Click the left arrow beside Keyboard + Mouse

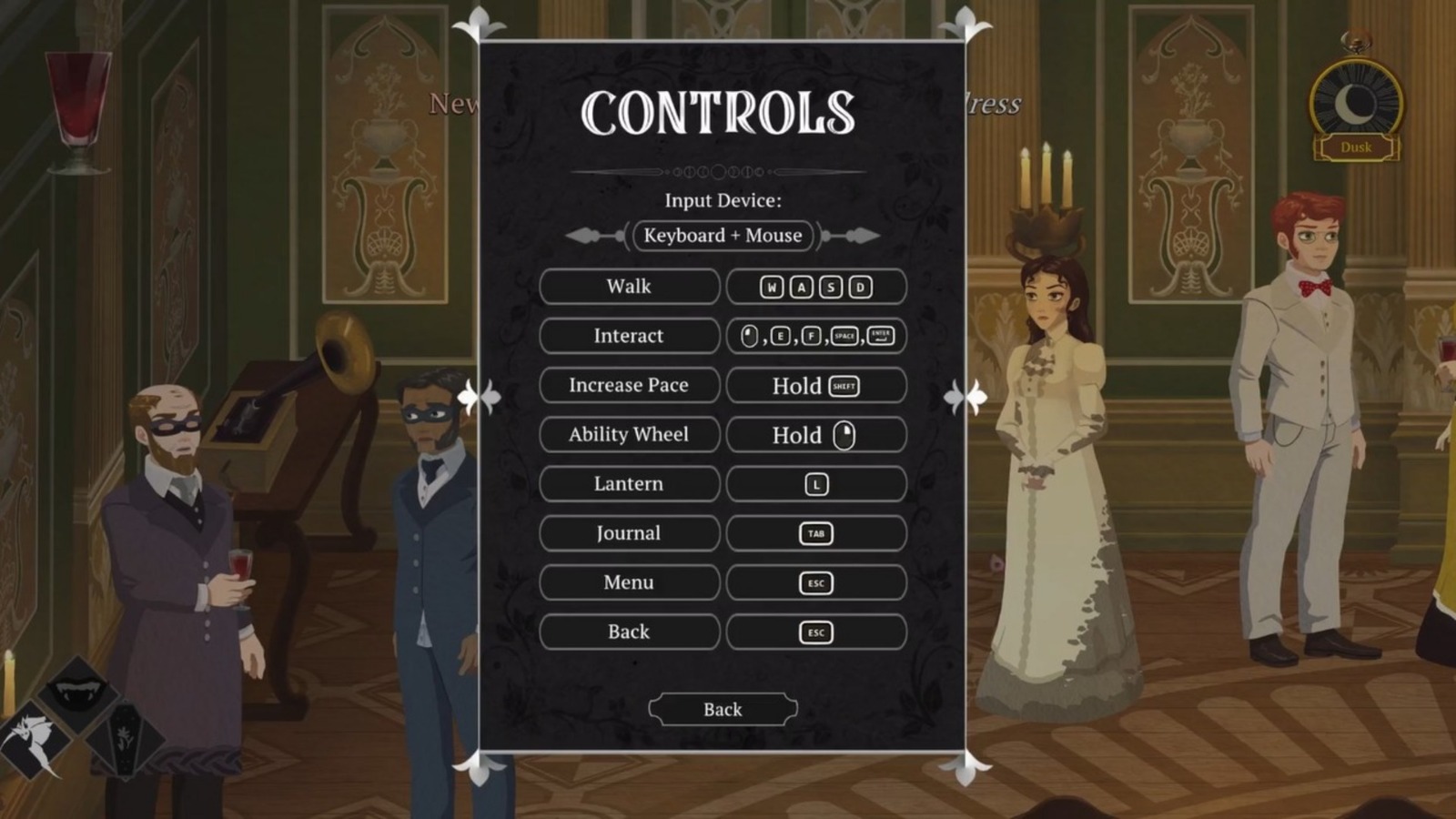(x=583, y=235)
